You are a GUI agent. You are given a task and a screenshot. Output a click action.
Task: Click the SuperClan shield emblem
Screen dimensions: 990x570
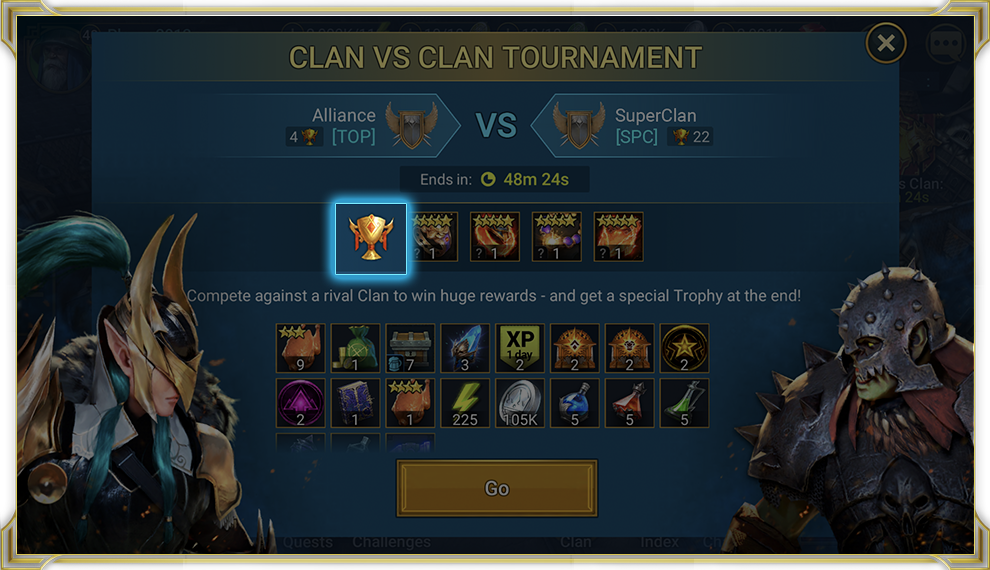click(x=580, y=125)
